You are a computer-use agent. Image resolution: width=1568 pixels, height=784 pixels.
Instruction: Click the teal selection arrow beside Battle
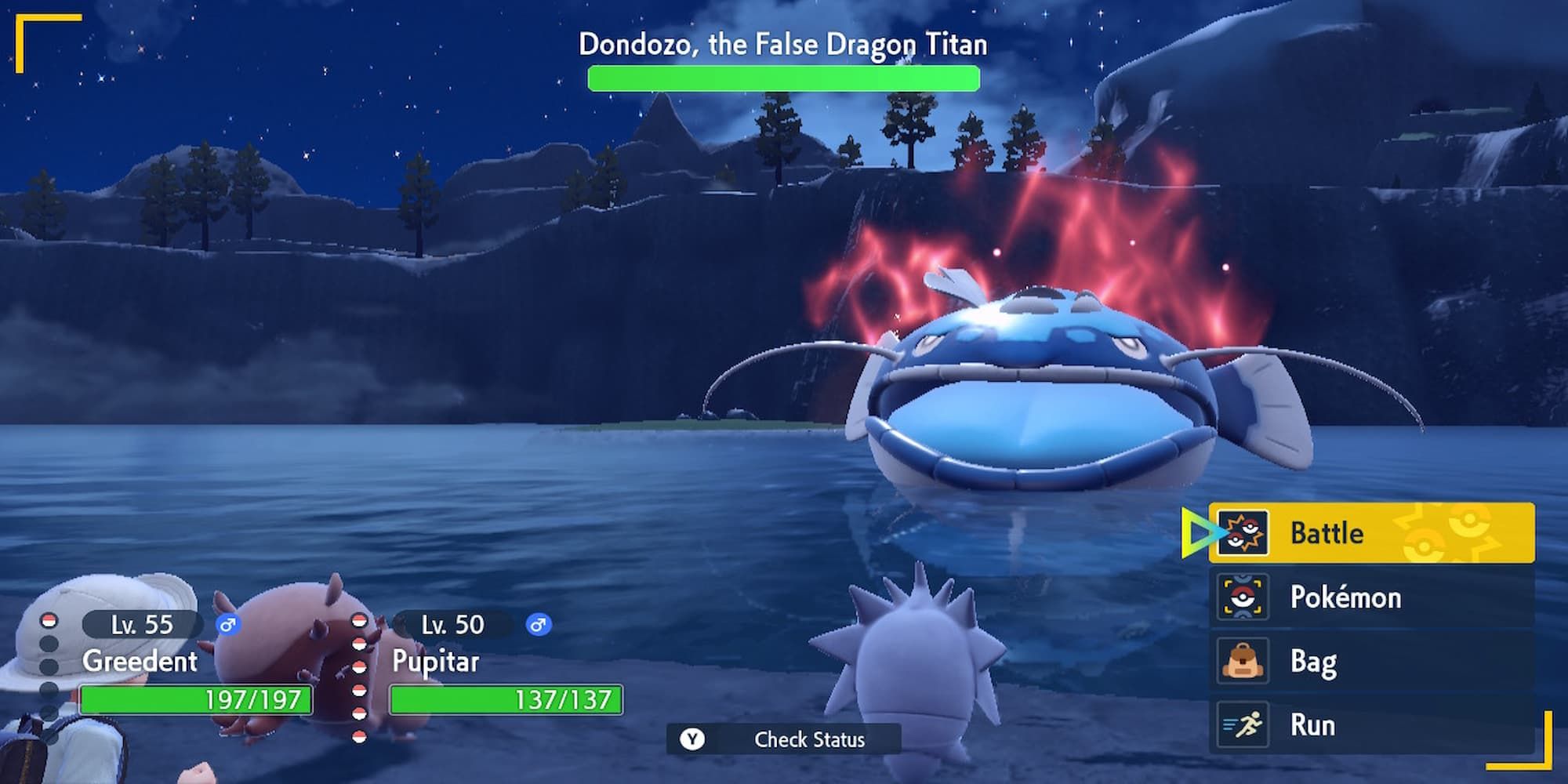point(1196,533)
